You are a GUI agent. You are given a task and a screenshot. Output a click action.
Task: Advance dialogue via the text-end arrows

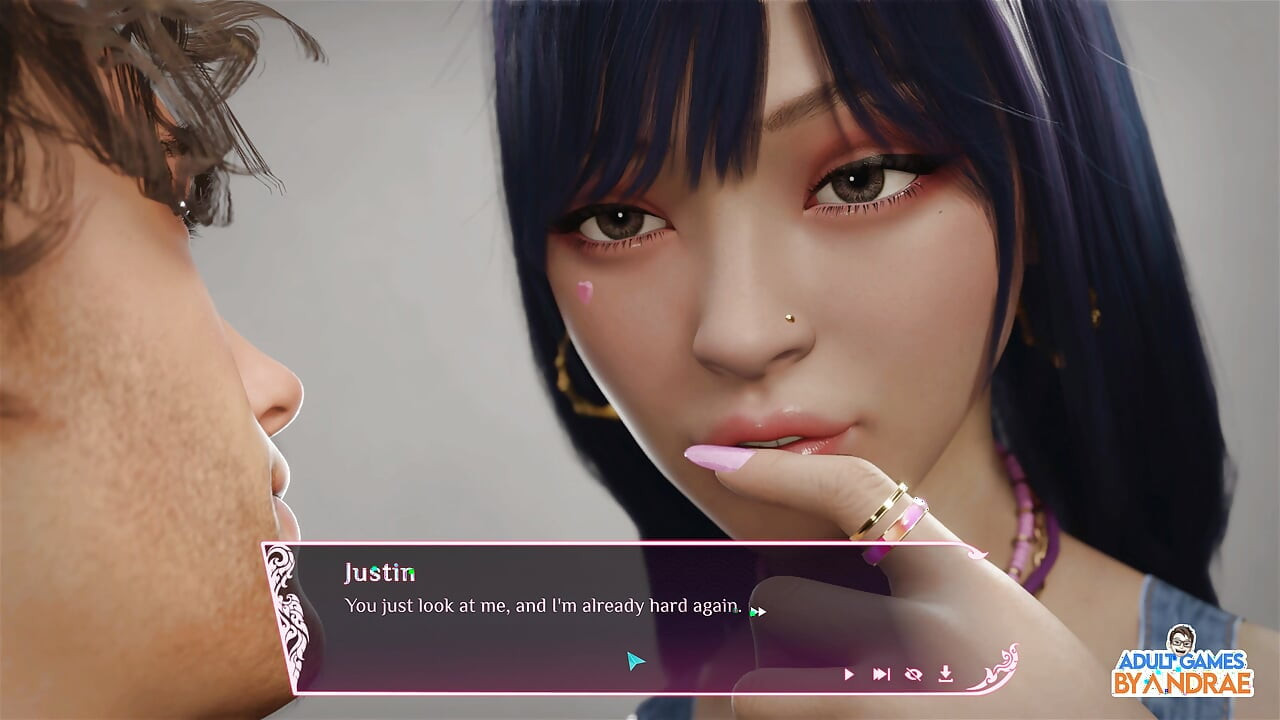click(758, 611)
